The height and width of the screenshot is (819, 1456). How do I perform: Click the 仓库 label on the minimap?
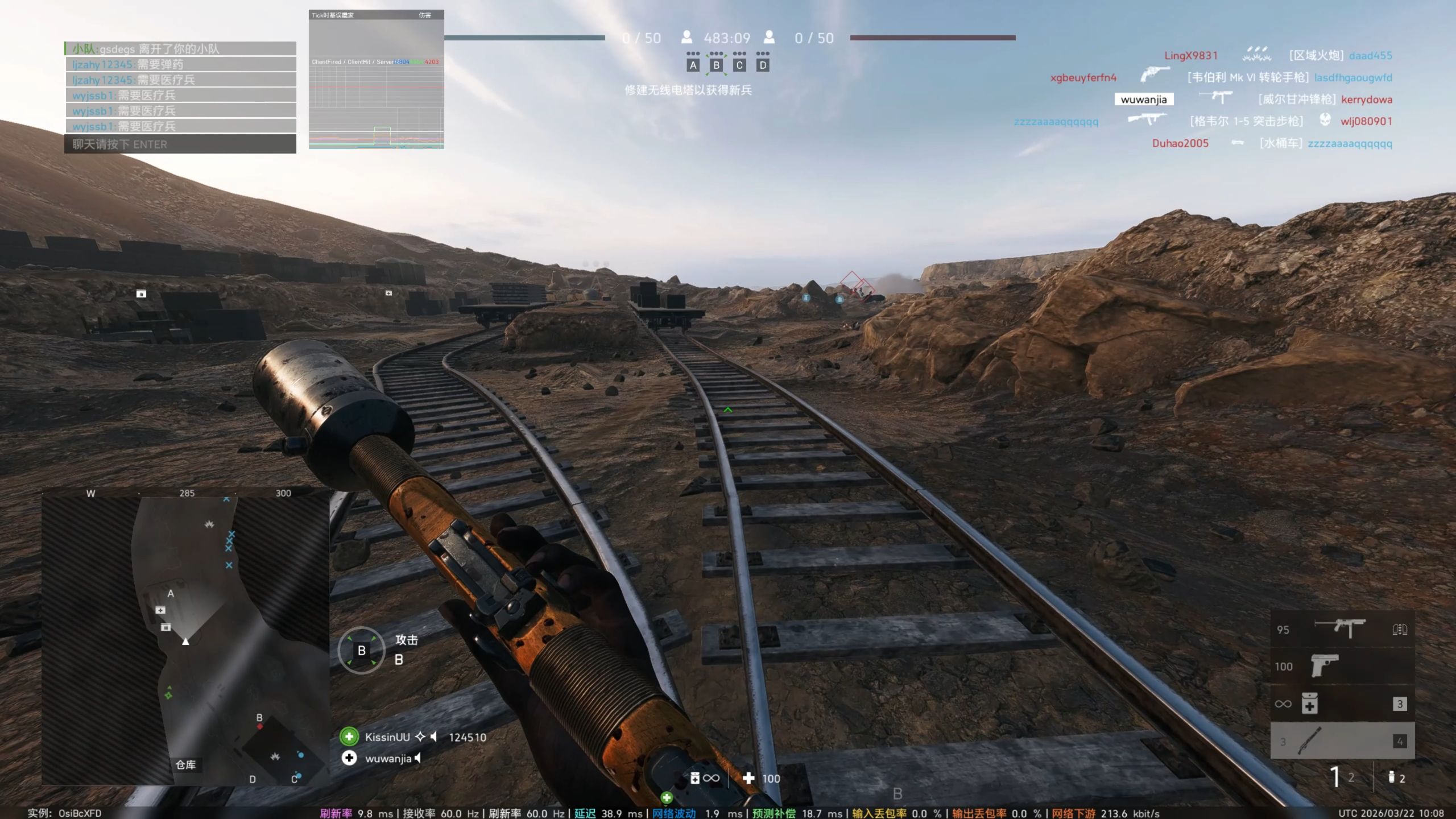[x=185, y=765]
